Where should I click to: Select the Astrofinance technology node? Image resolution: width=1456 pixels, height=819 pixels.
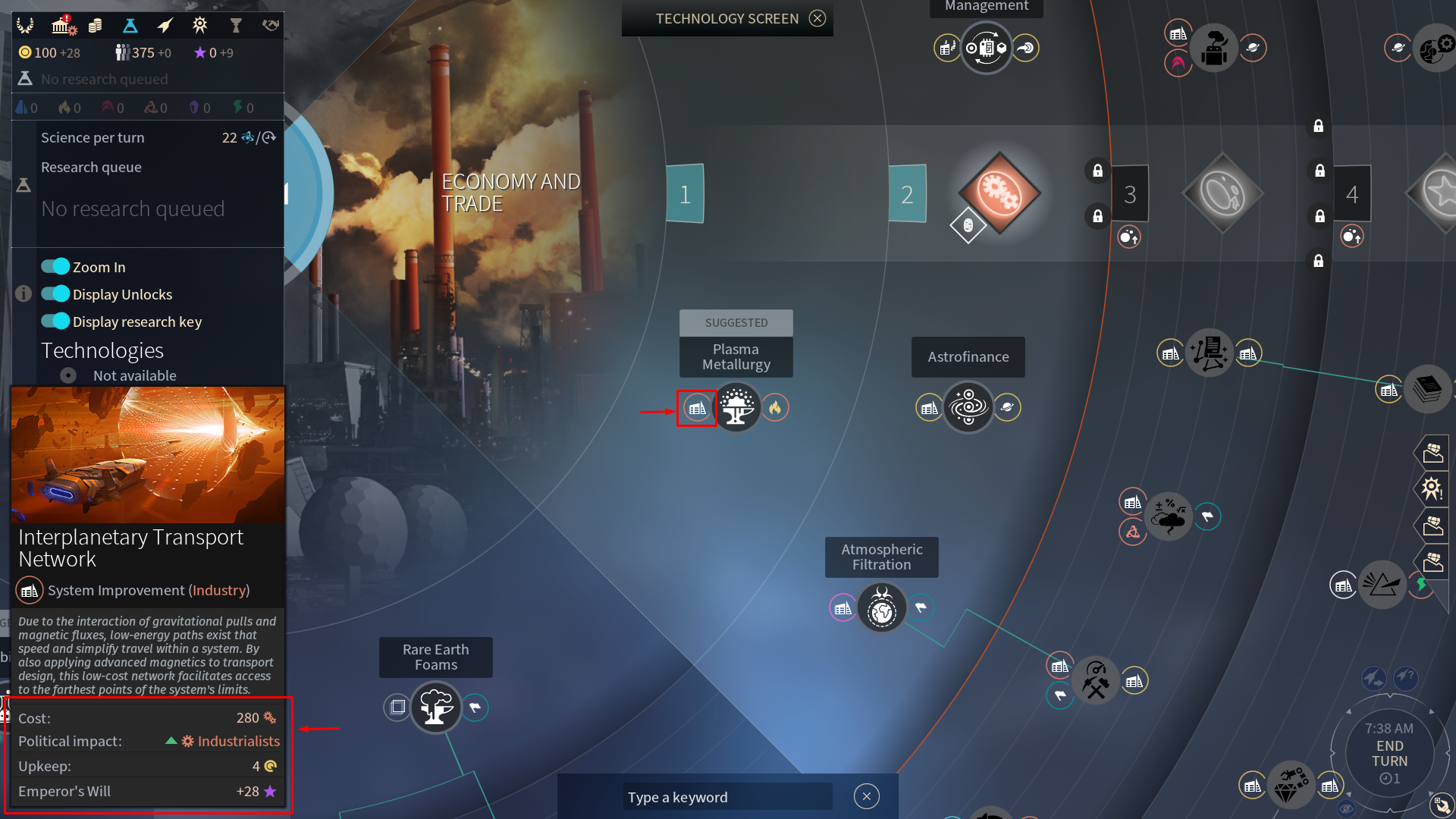click(968, 408)
